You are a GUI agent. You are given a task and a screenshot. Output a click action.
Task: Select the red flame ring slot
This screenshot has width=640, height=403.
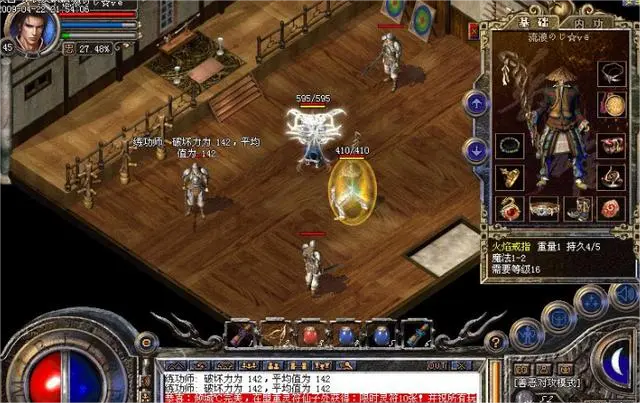(x=510, y=209)
